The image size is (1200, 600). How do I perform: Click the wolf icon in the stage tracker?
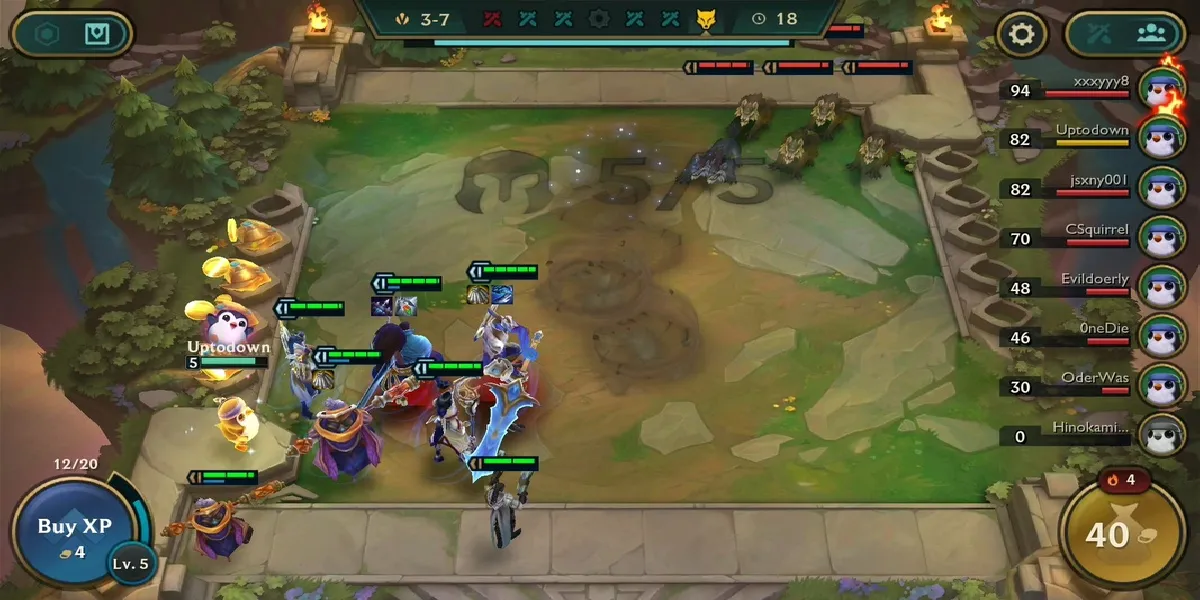(x=705, y=19)
